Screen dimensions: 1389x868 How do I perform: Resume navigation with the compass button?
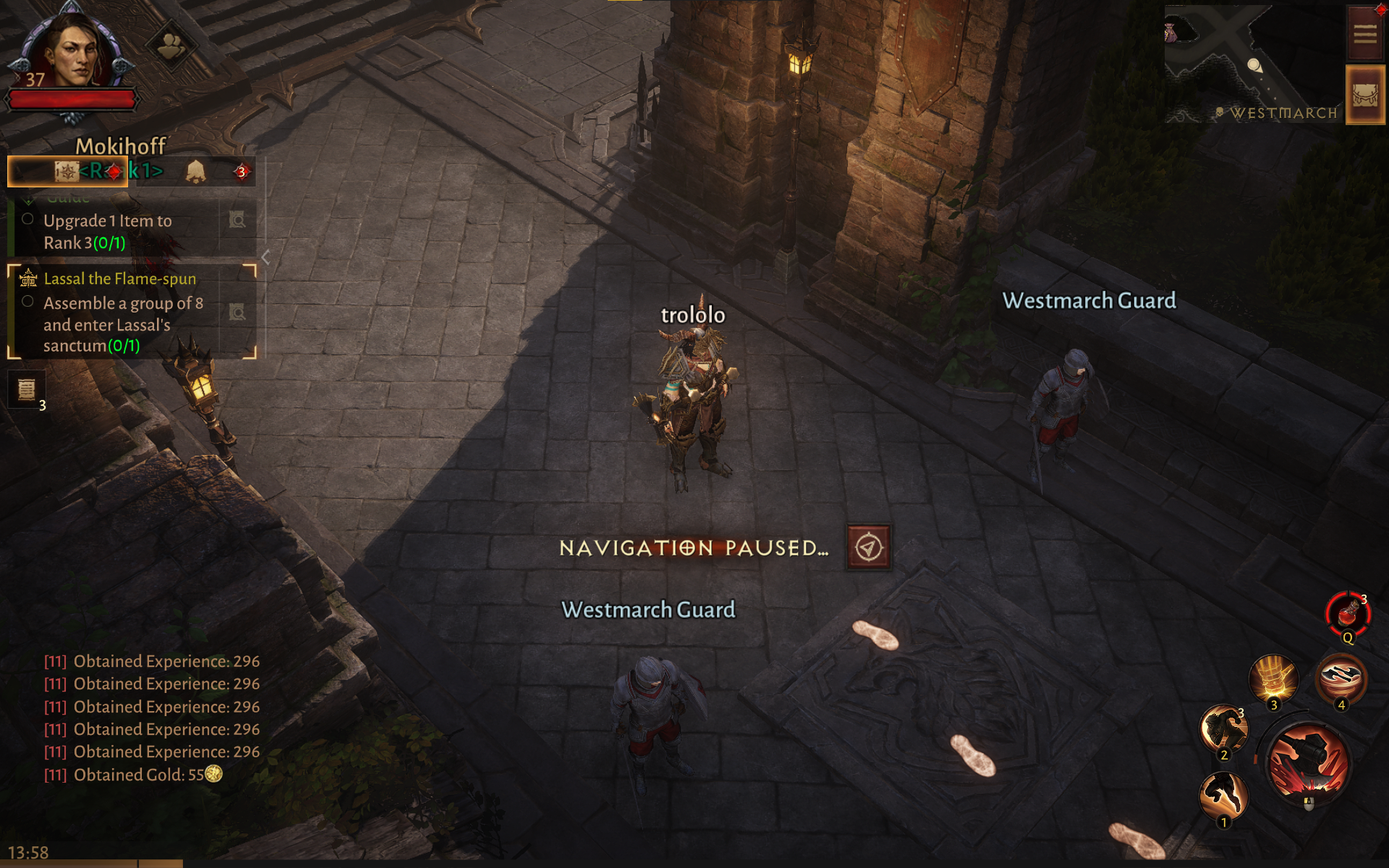point(869,548)
